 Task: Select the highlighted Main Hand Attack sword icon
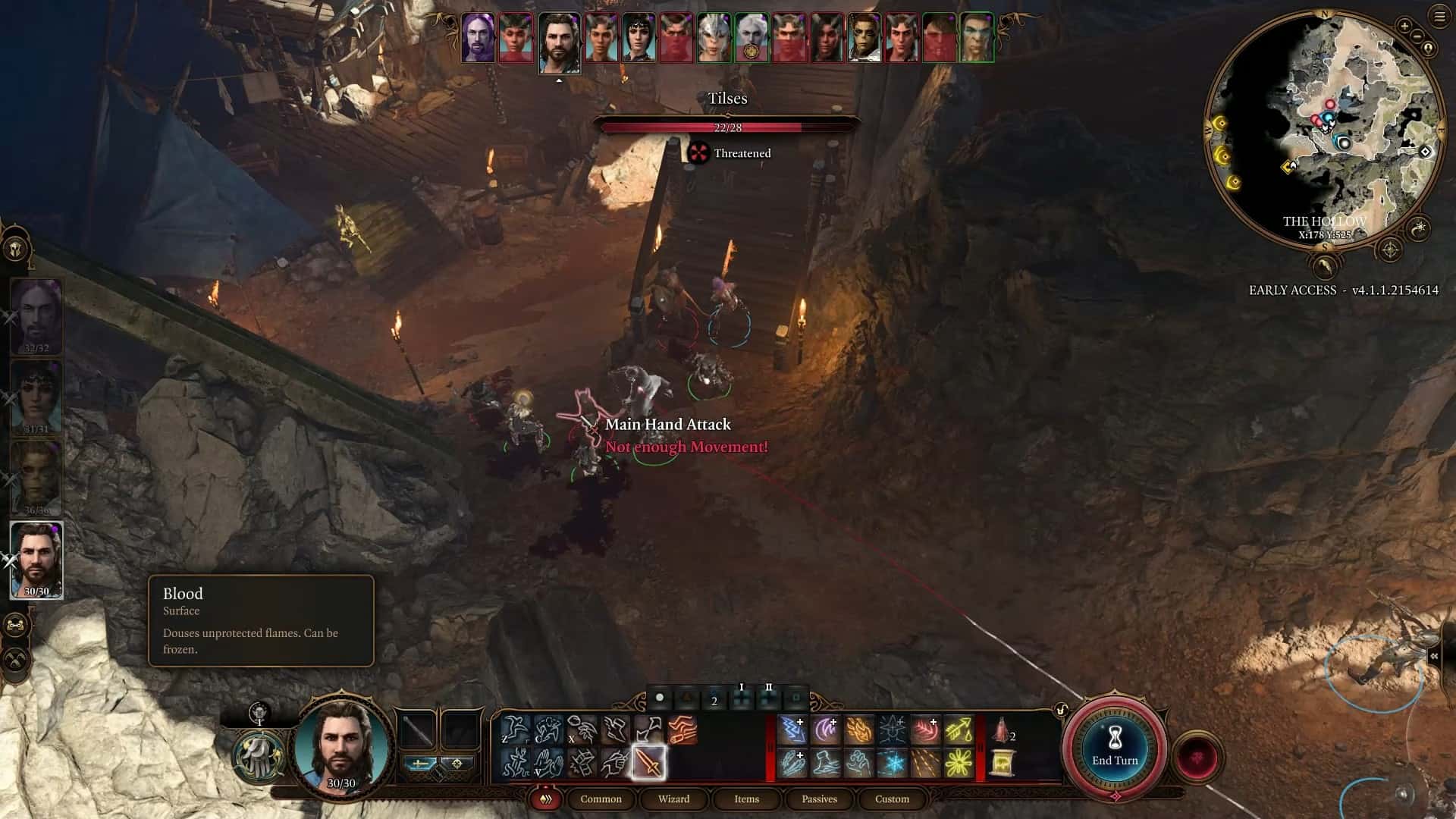649,763
